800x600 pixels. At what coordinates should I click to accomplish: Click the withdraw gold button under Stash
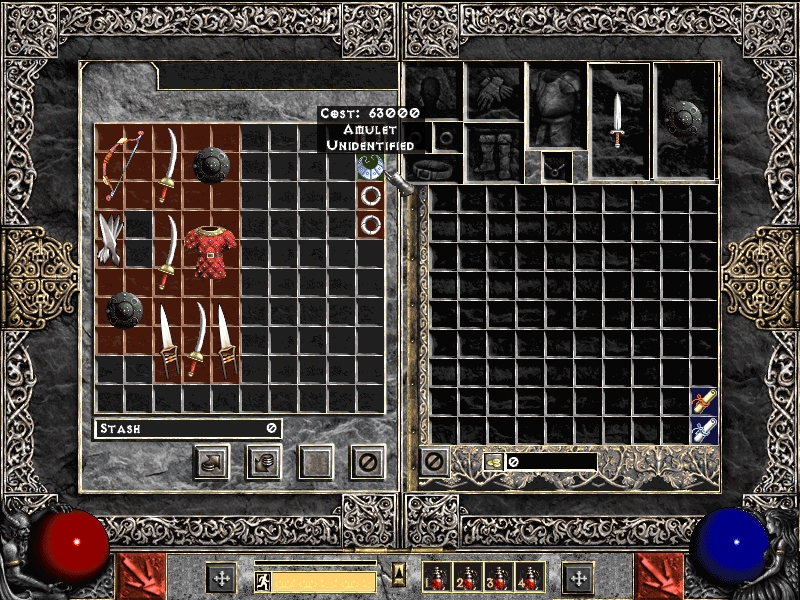[x=213, y=461]
